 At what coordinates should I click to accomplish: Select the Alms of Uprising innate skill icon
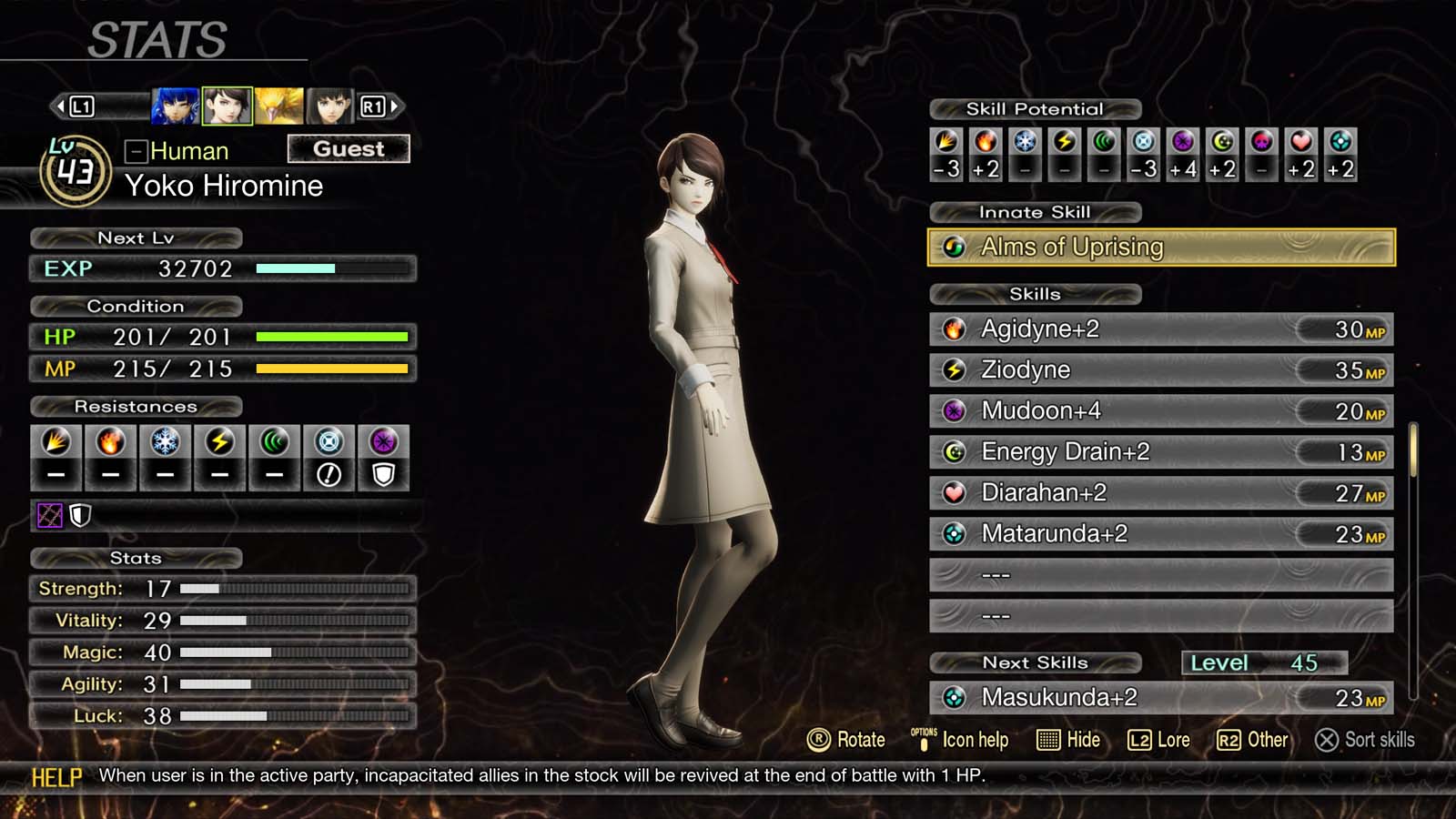point(954,247)
